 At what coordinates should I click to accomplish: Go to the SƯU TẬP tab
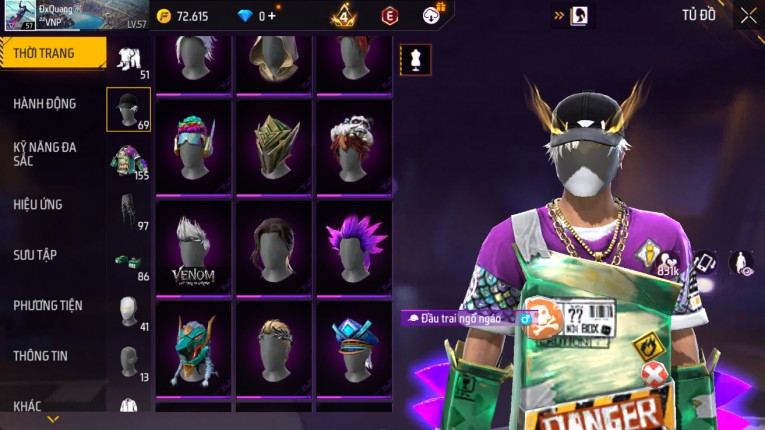tap(35, 255)
